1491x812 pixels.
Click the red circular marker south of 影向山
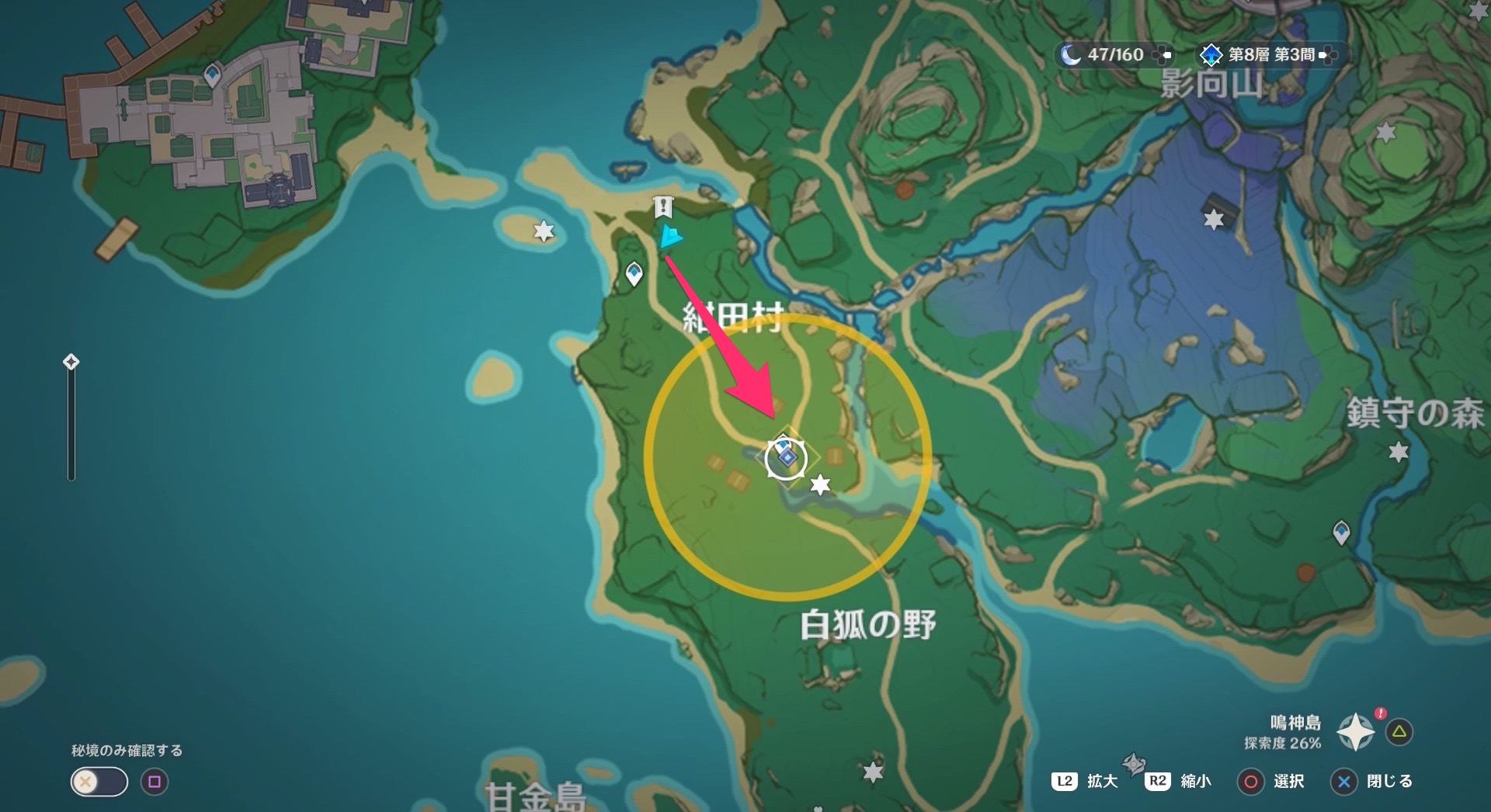[904, 188]
